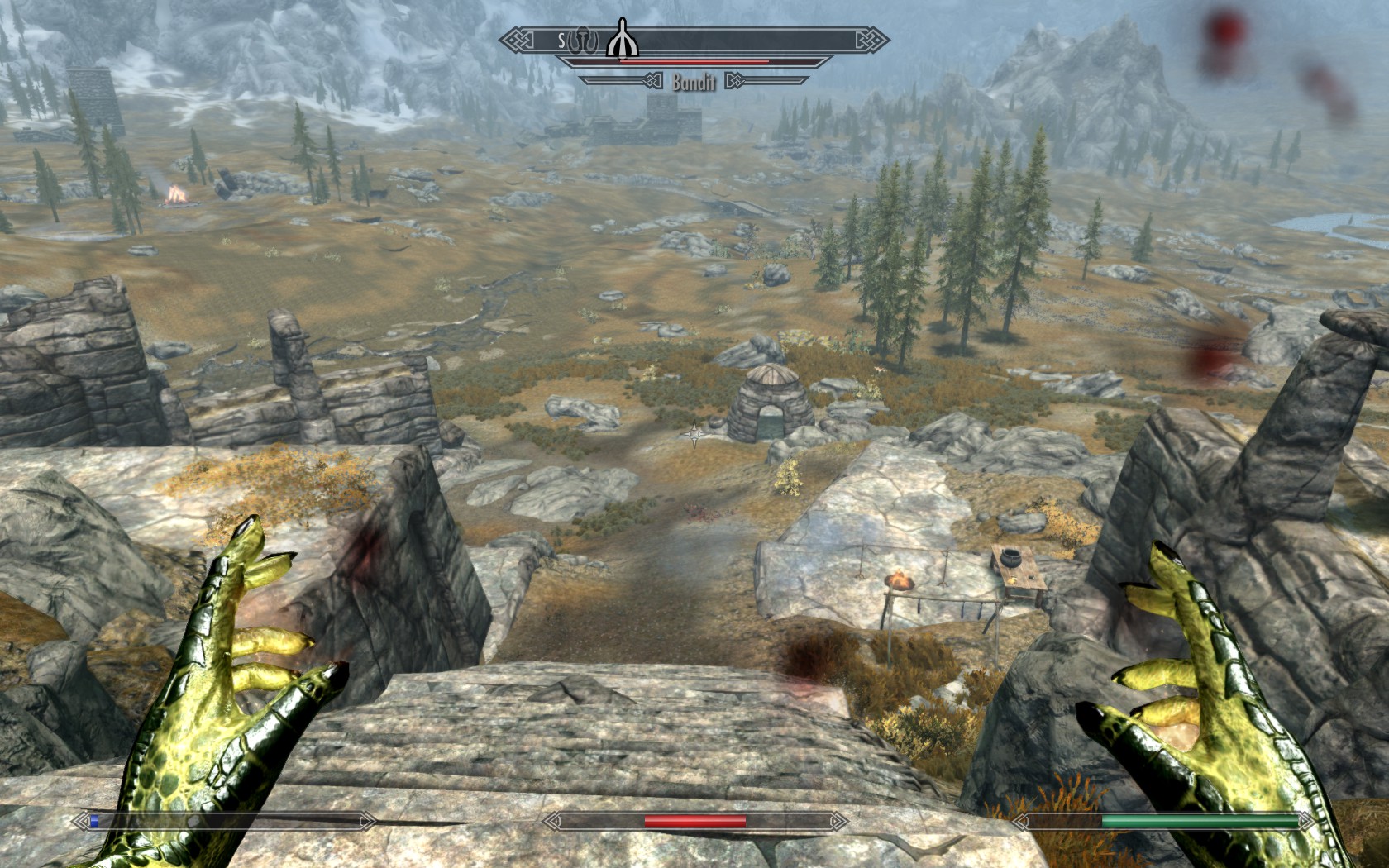Viewport: 1389px width, 868px height.
Task: Click the faded location marker beside the S
Action: 583,40
